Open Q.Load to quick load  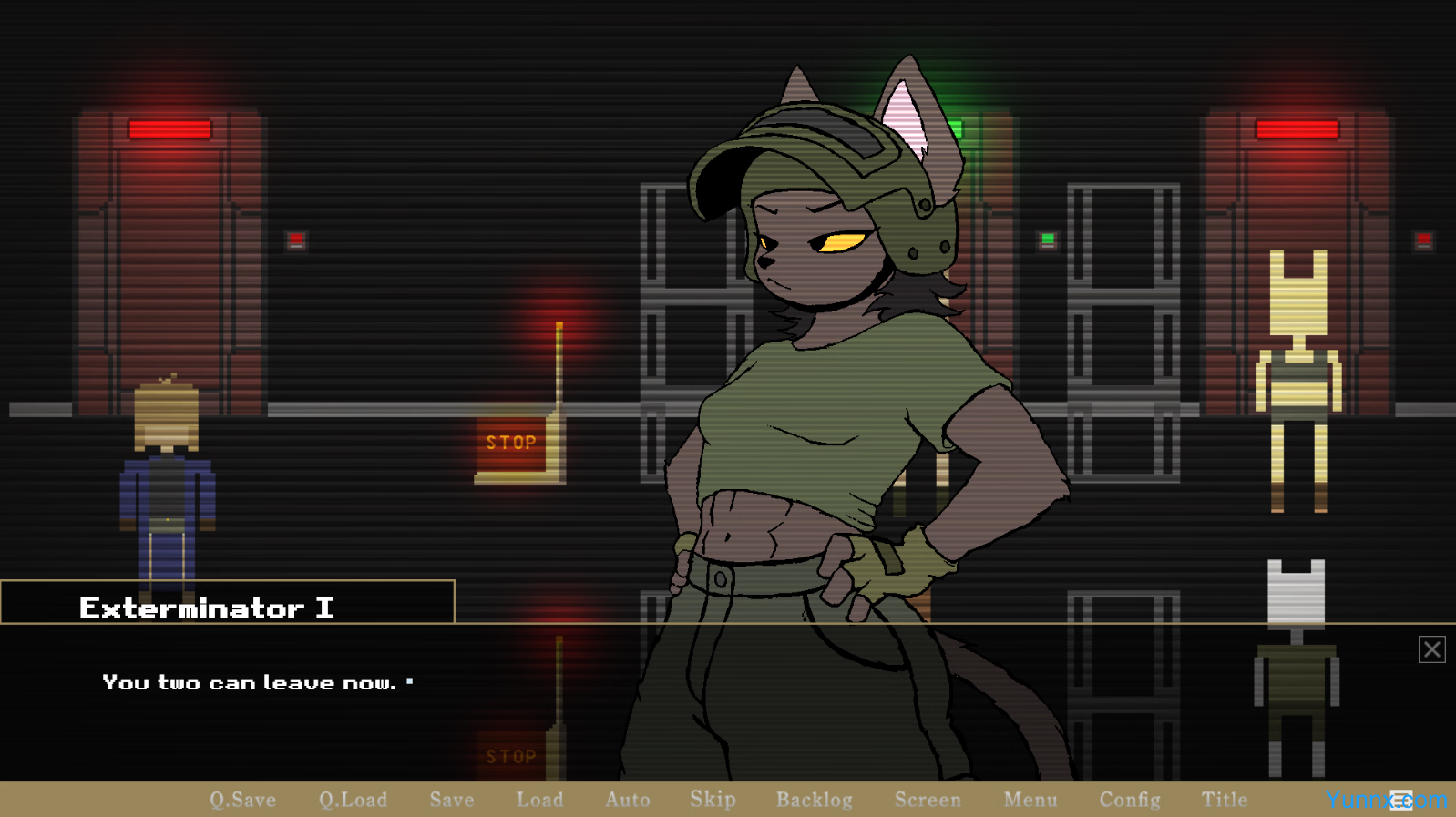click(353, 800)
